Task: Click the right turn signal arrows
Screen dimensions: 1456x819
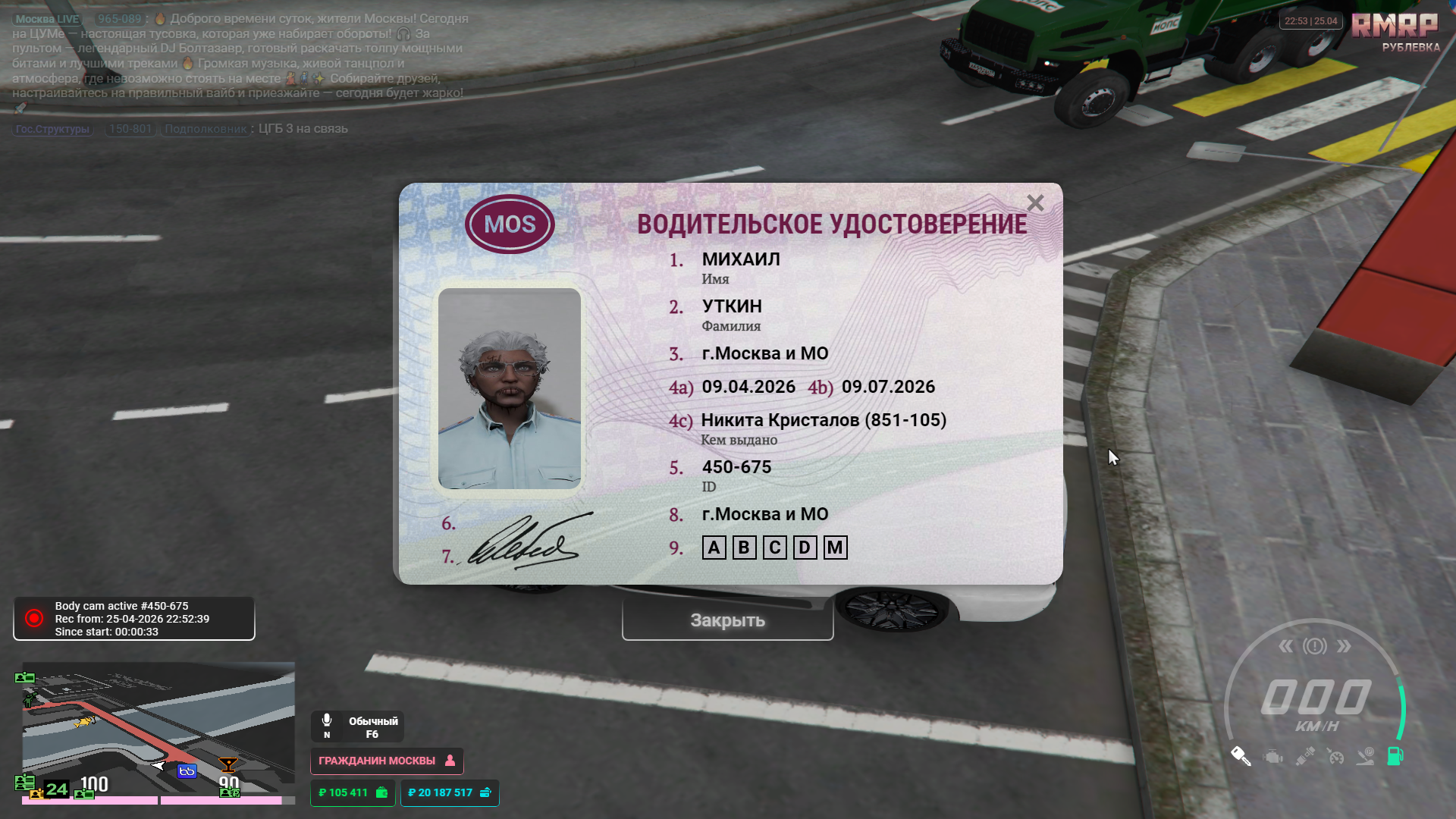Action: pyautogui.click(x=1345, y=646)
